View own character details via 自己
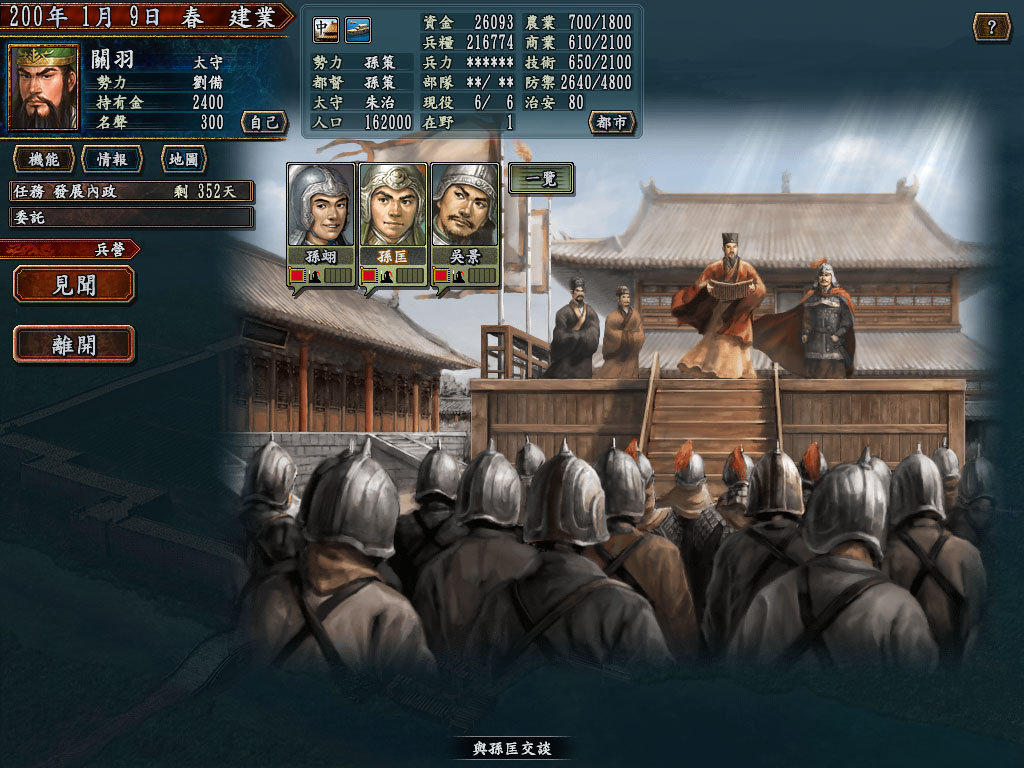 264,122
